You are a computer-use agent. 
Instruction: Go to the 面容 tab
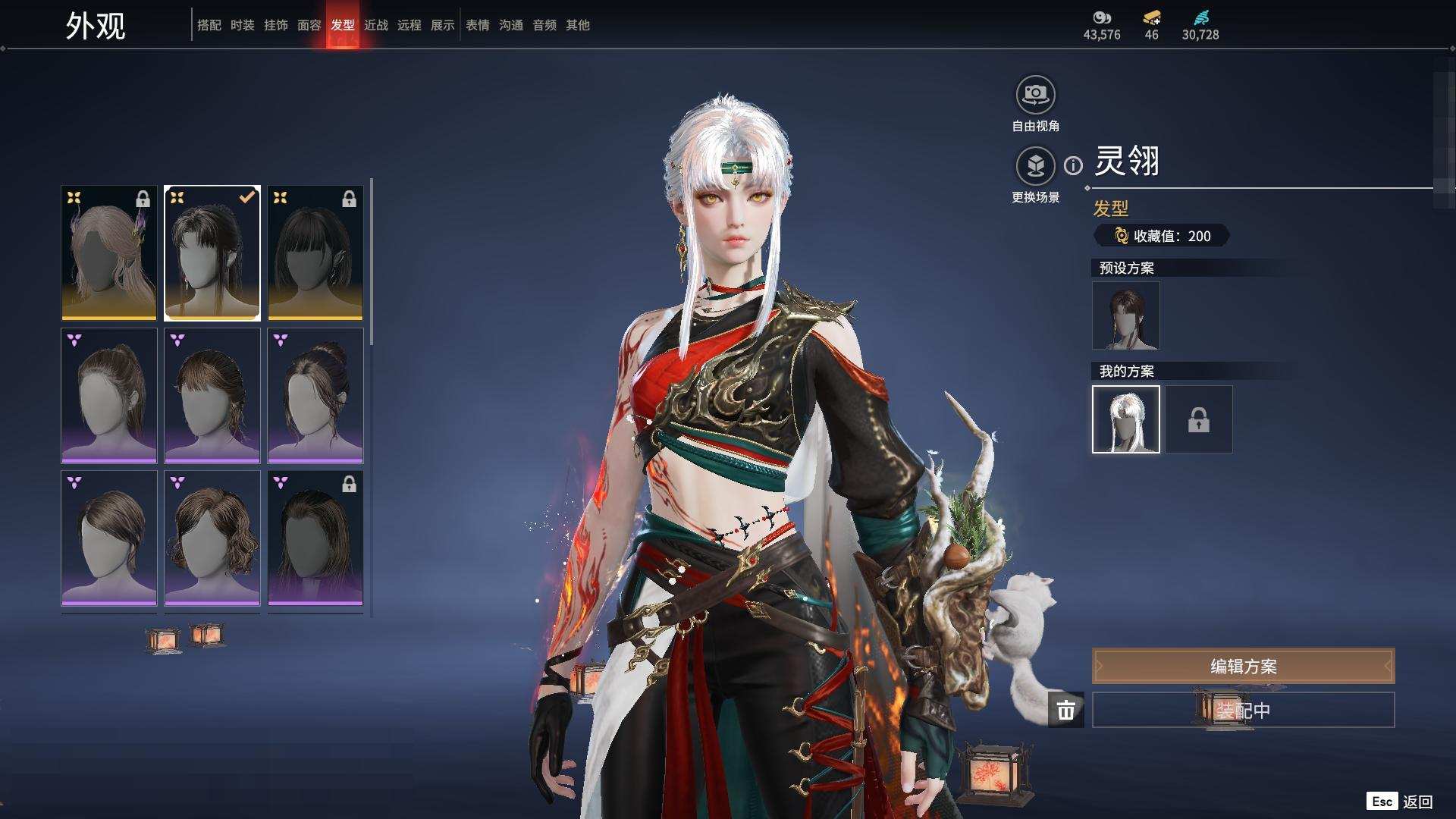309,25
